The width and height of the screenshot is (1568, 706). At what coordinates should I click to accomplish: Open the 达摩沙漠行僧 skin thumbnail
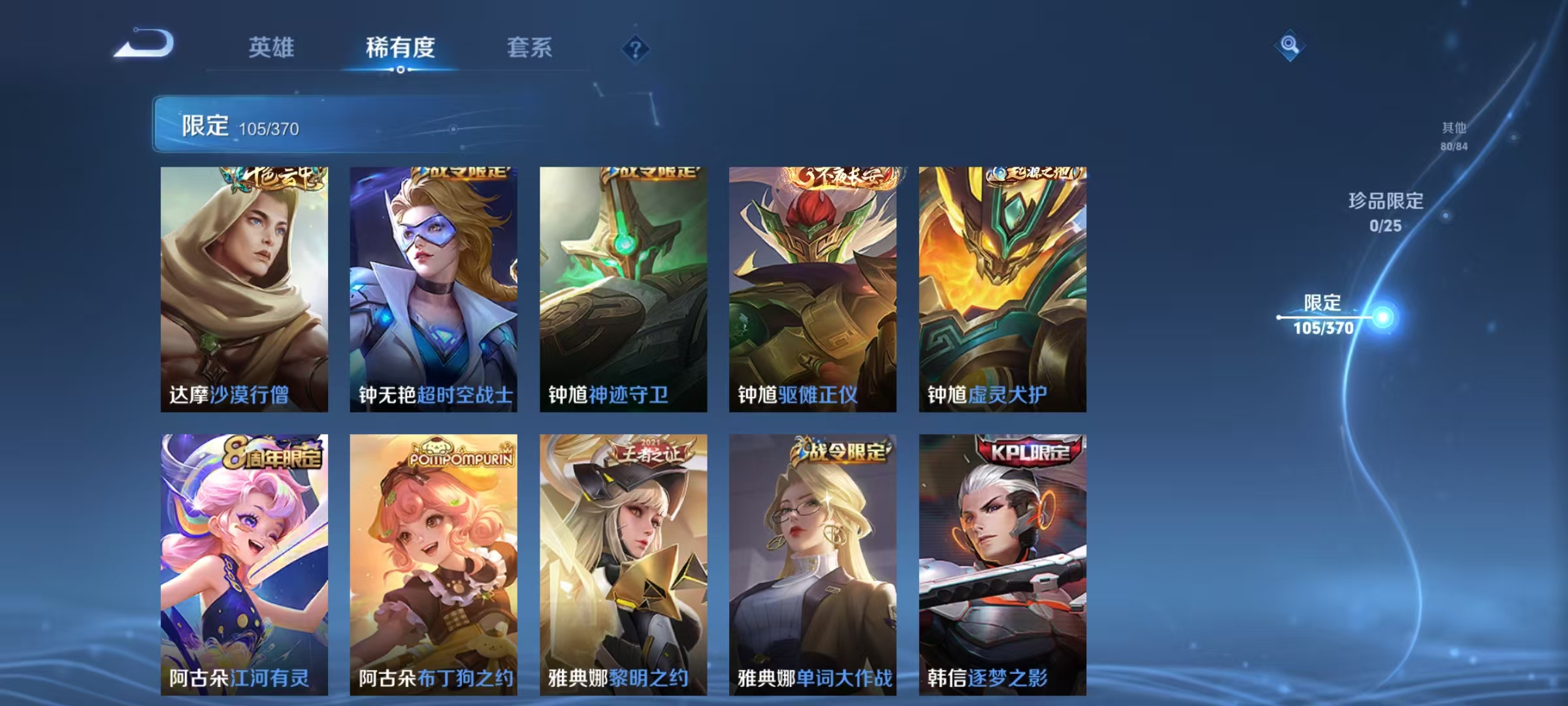coord(244,288)
